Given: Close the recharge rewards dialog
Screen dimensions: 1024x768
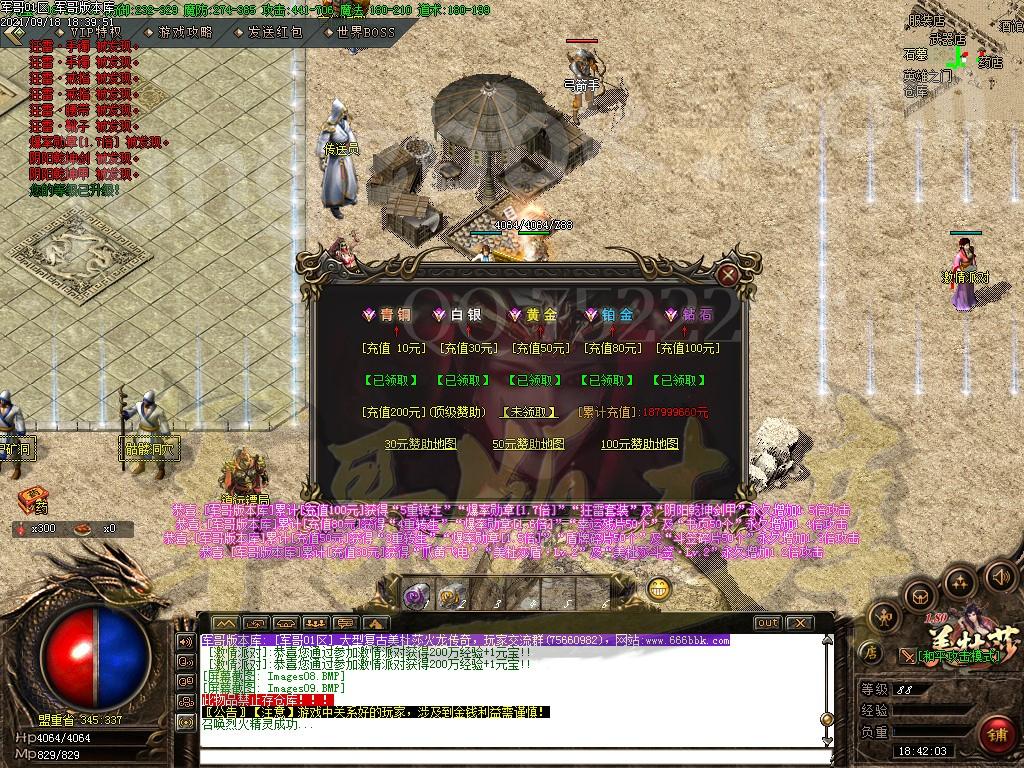Looking at the screenshot, I should (730, 274).
